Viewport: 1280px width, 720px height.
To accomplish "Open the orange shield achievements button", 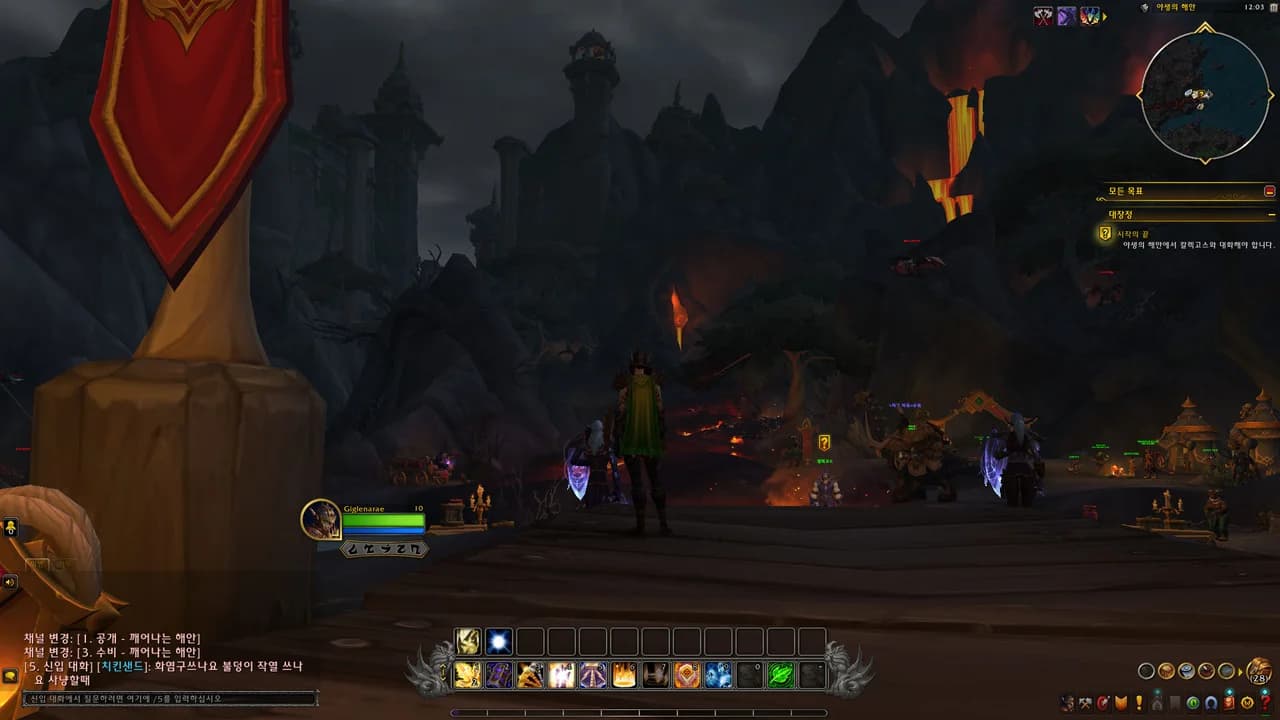I will pos(1121,703).
